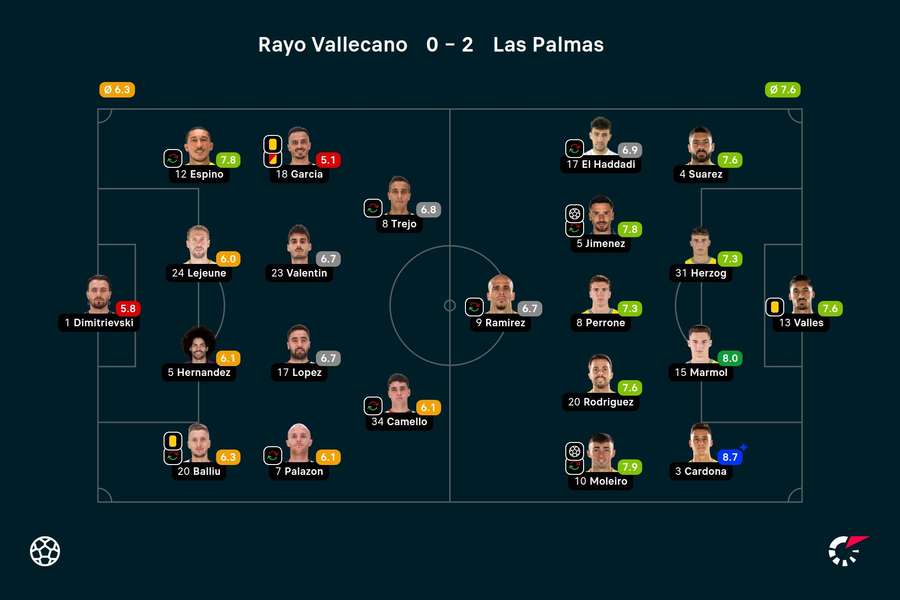
Task: Open the red and white brand logo
Action: [848, 551]
